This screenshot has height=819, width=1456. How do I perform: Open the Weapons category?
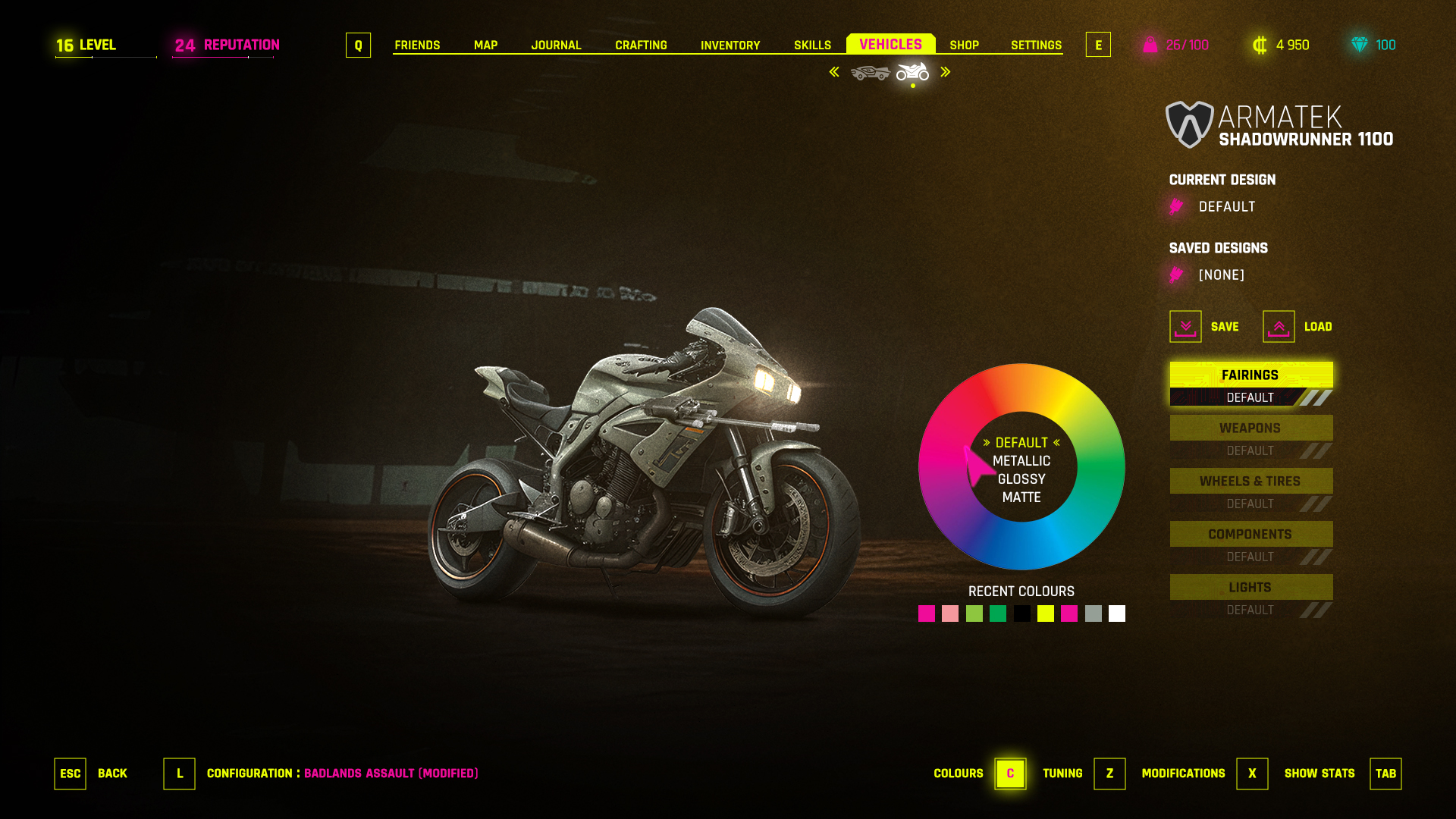point(1250,428)
